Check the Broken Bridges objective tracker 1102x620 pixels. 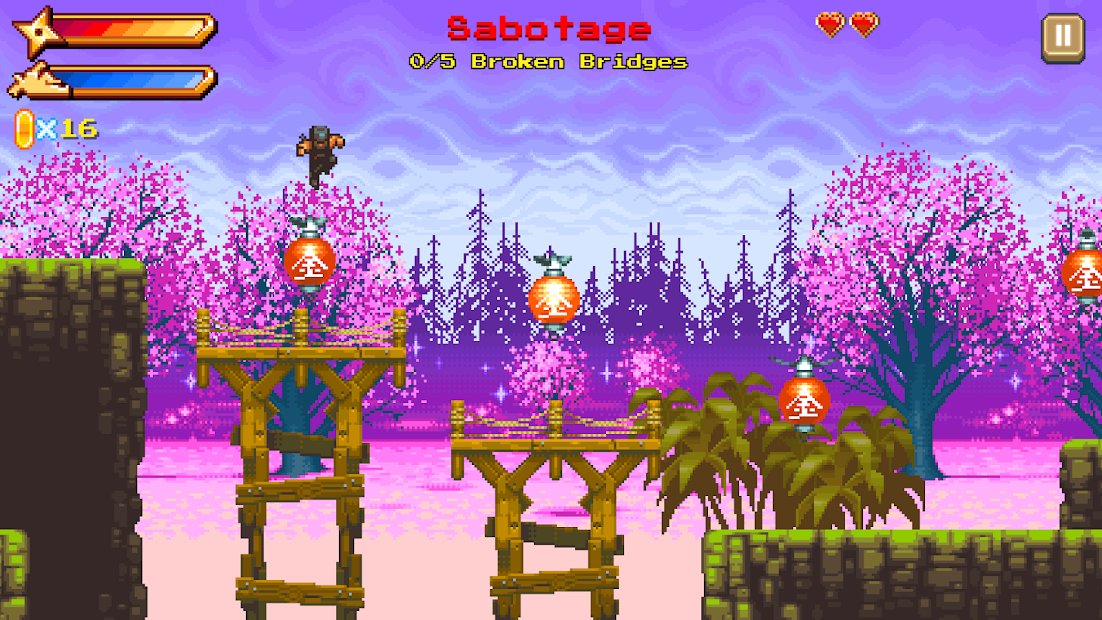click(x=548, y=62)
